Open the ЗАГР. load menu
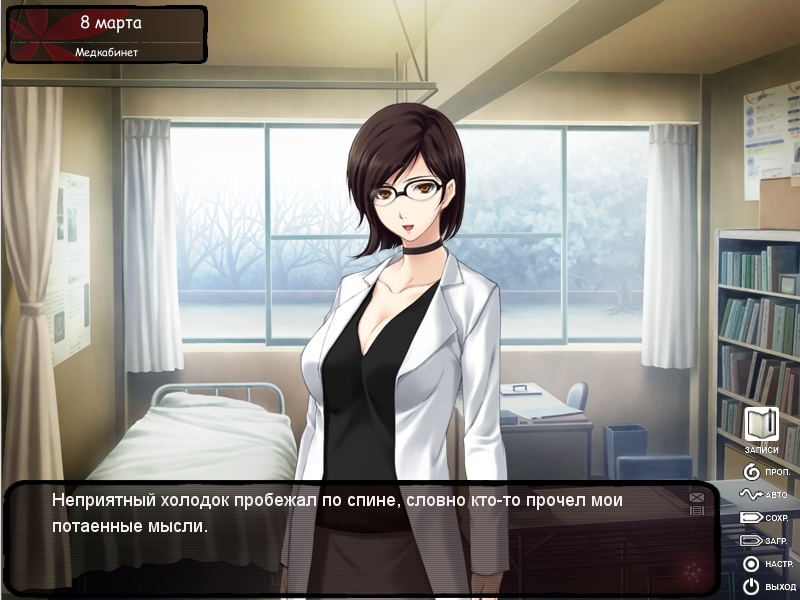 tap(765, 540)
